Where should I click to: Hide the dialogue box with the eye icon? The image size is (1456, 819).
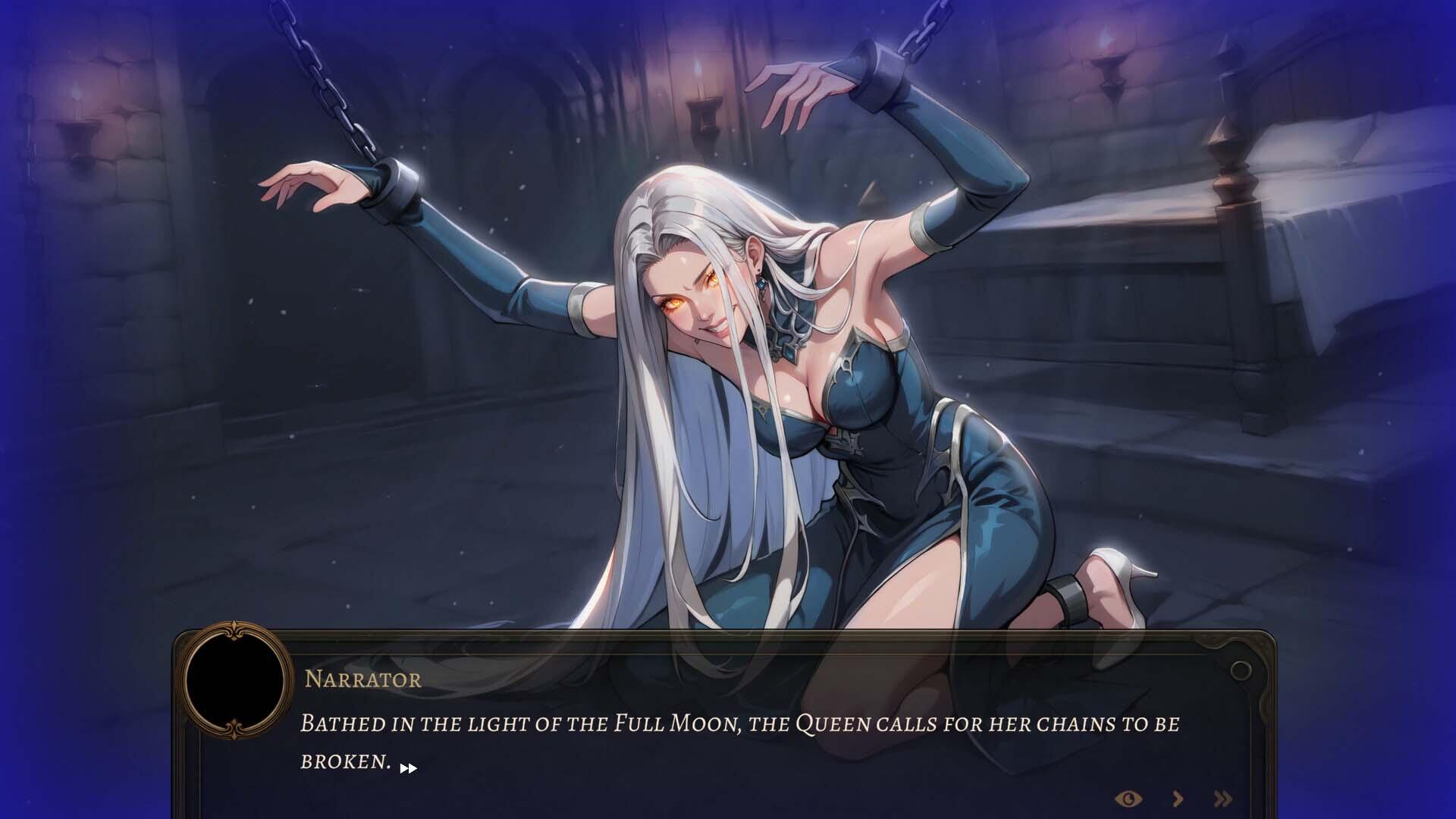[x=1129, y=799]
